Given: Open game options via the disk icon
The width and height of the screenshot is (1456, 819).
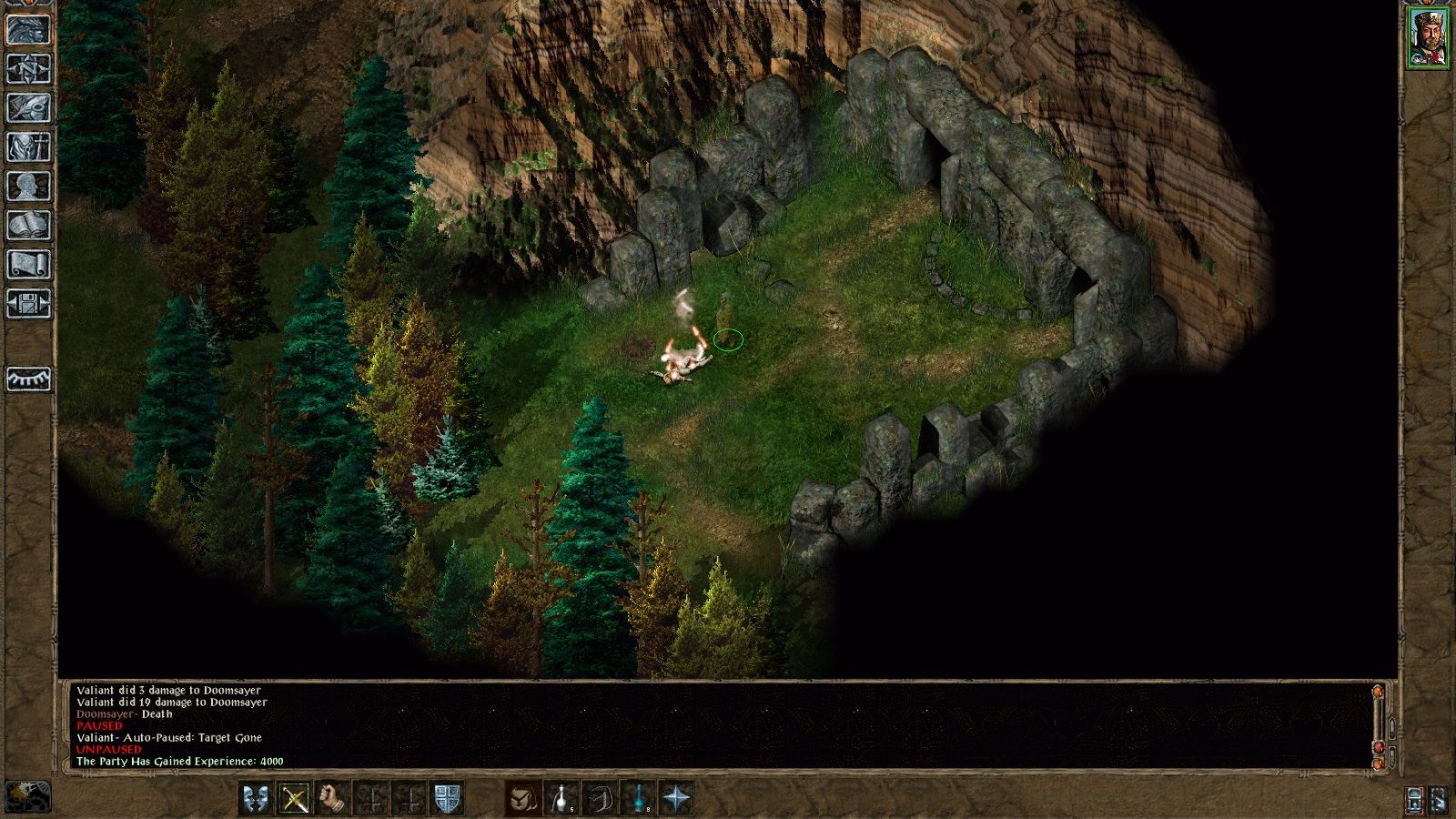Looking at the screenshot, I should click(27, 303).
